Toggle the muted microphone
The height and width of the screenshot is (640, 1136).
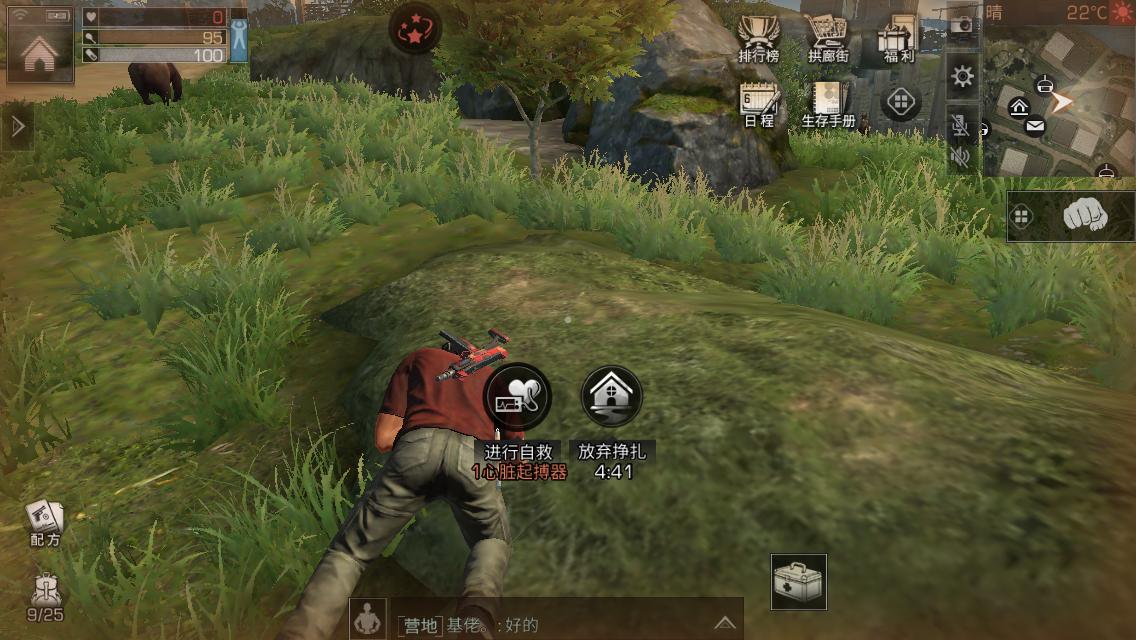click(x=961, y=126)
